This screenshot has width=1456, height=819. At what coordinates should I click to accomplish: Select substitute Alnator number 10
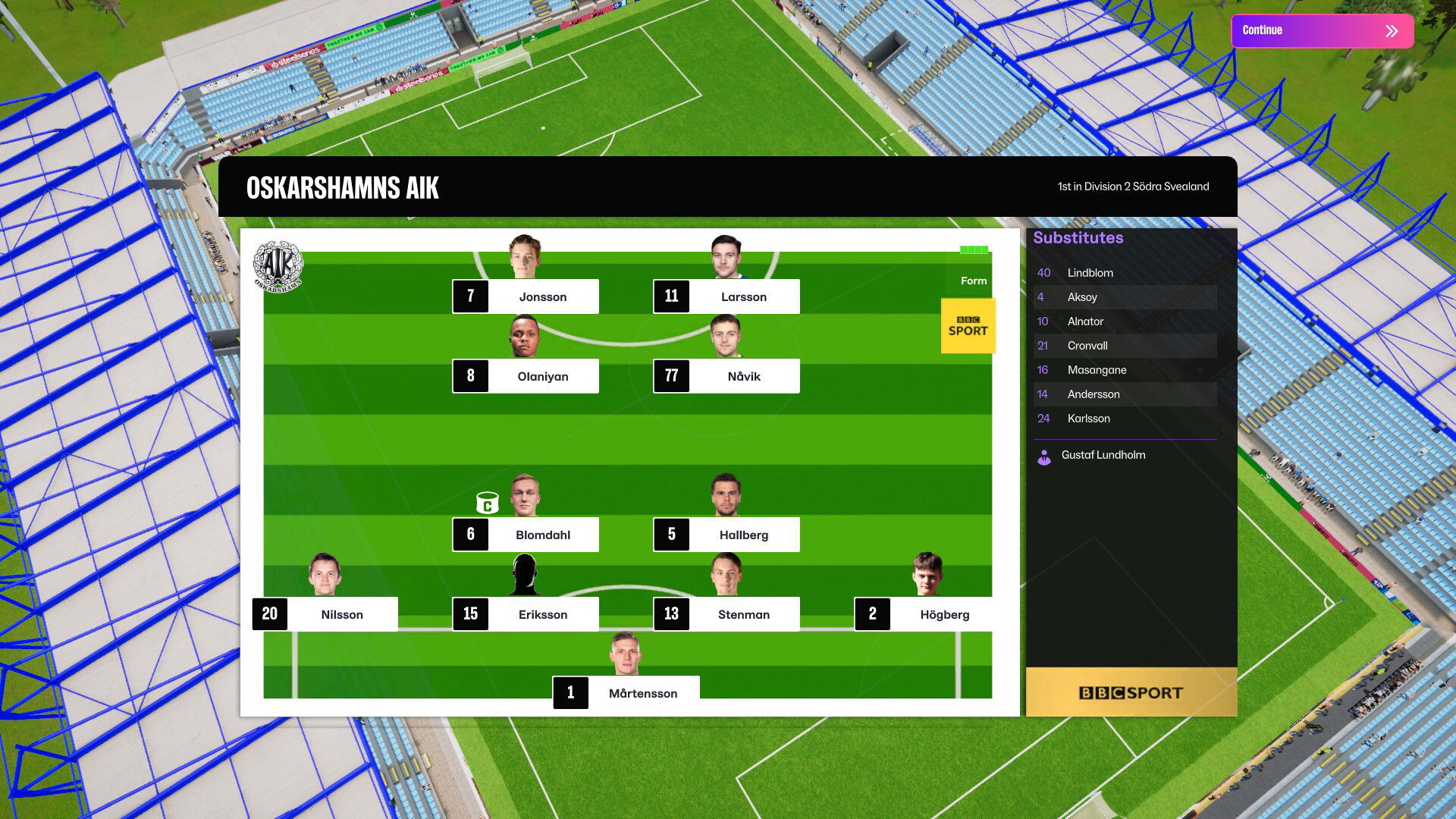pyautogui.click(x=1125, y=322)
